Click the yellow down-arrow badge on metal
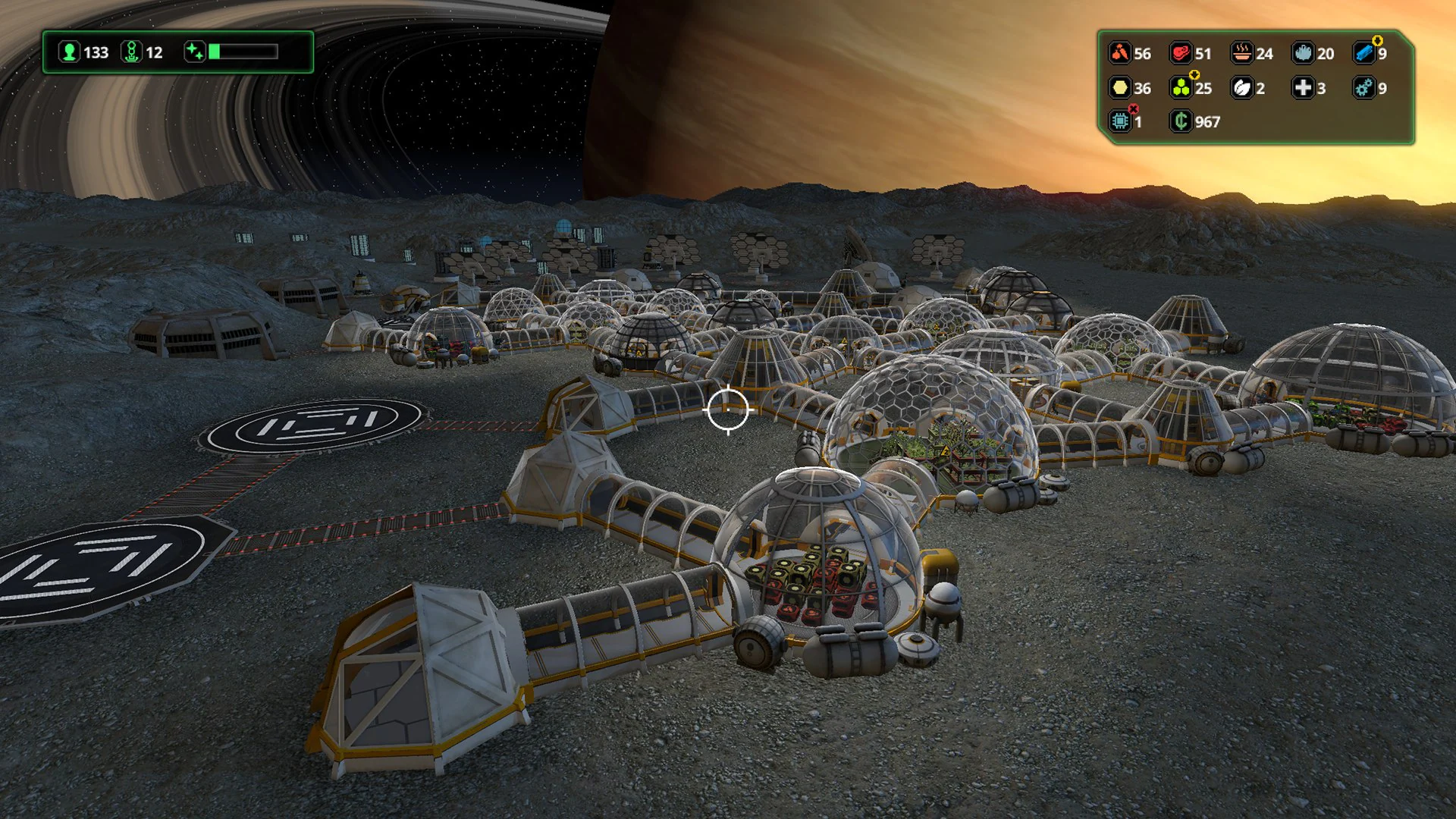This screenshot has width=1456, height=819. [1377, 41]
